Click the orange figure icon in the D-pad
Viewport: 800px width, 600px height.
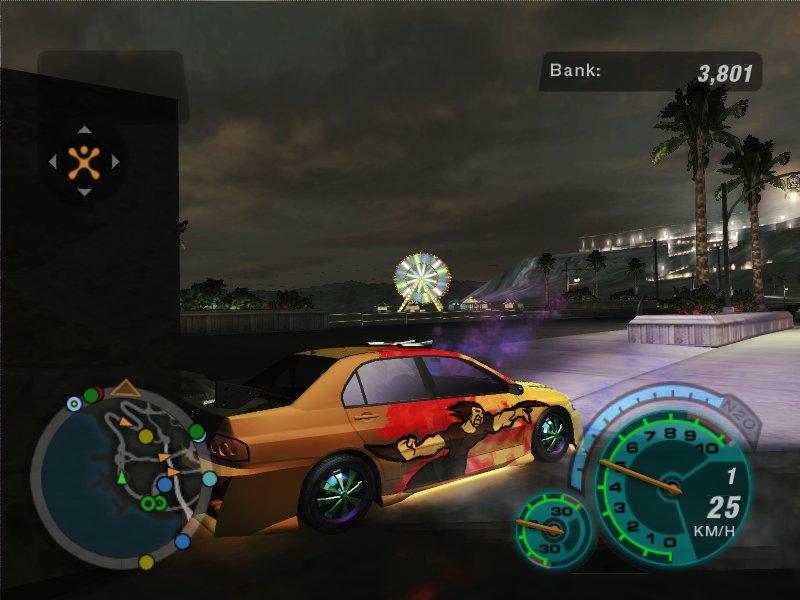point(84,160)
